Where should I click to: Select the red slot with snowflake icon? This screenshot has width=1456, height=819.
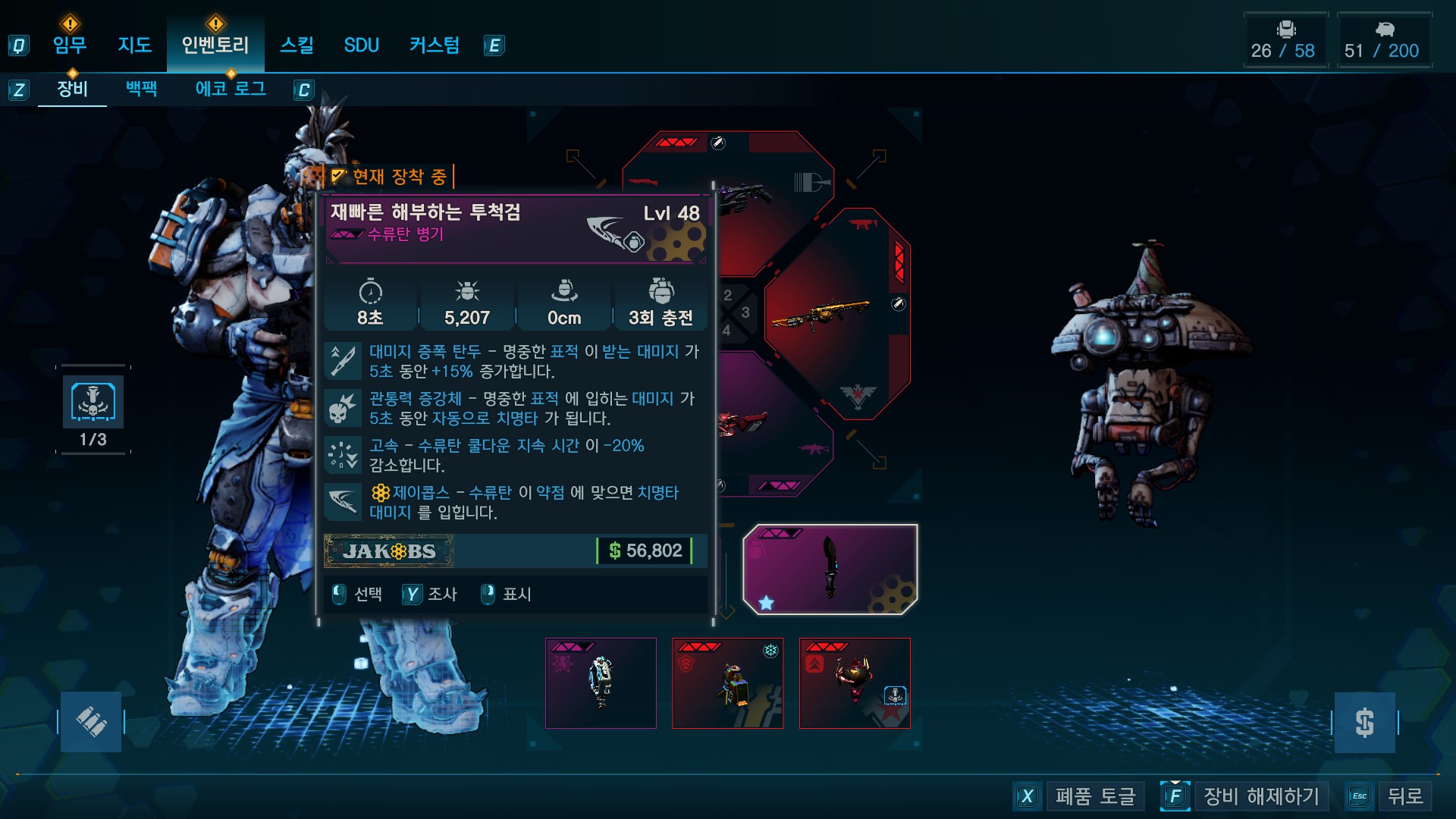[x=728, y=683]
